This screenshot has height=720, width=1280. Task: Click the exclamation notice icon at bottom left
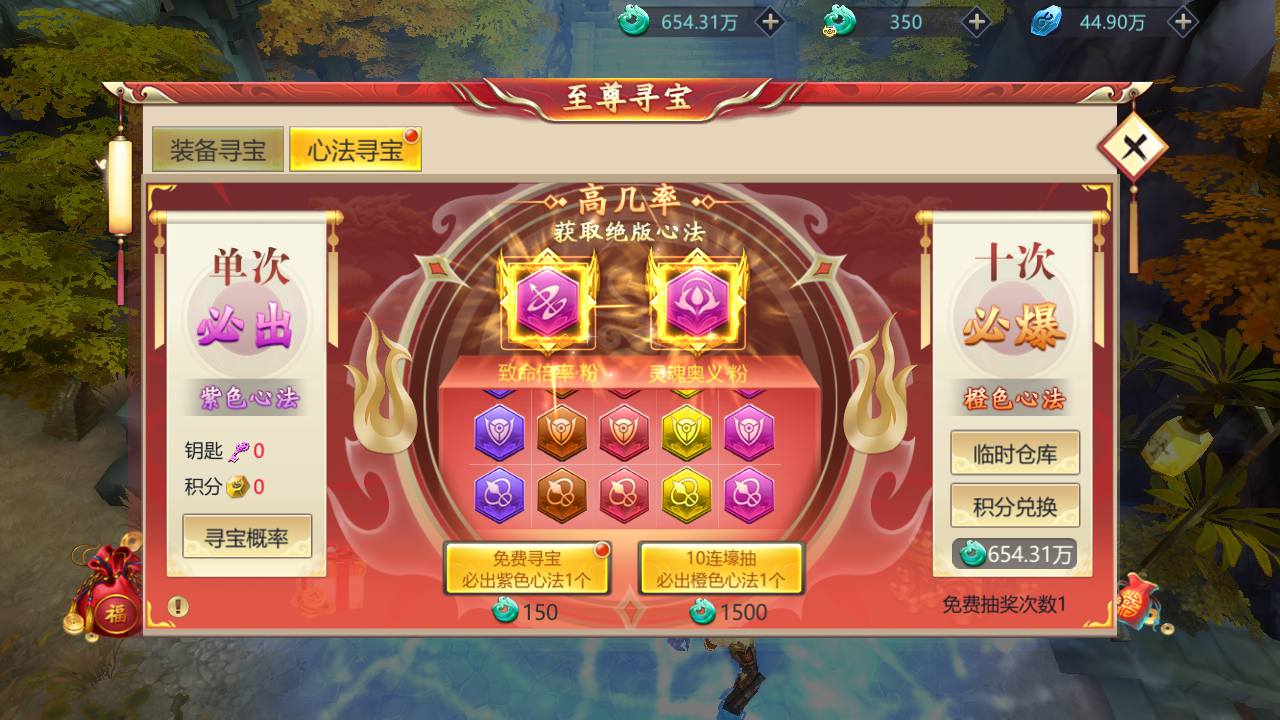click(178, 604)
